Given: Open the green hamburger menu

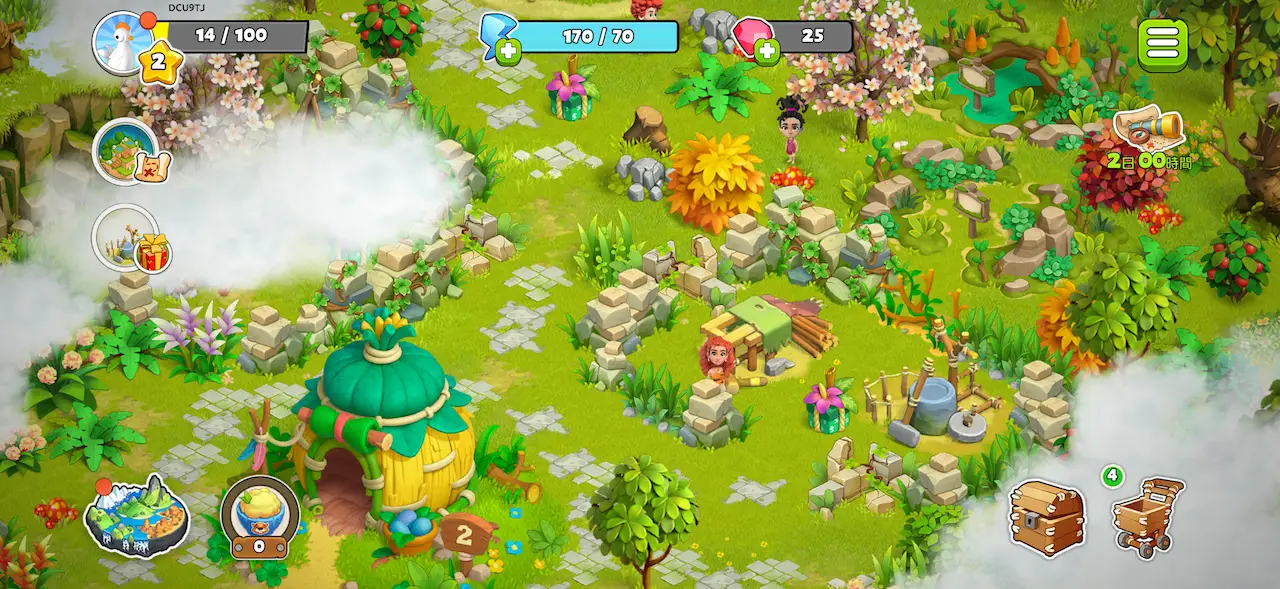Looking at the screenshot, I should pyautogui.click(x=1163, y=44).
